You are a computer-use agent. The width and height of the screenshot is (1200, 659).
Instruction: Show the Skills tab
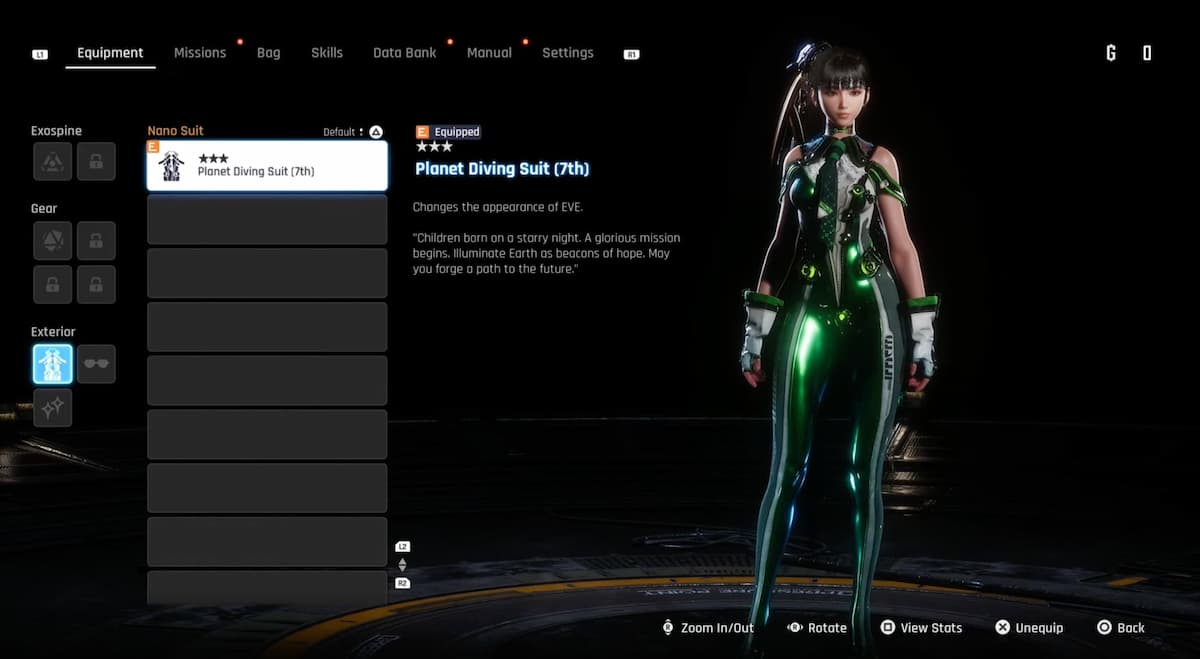pyautogui.click(x=327, y=53)
